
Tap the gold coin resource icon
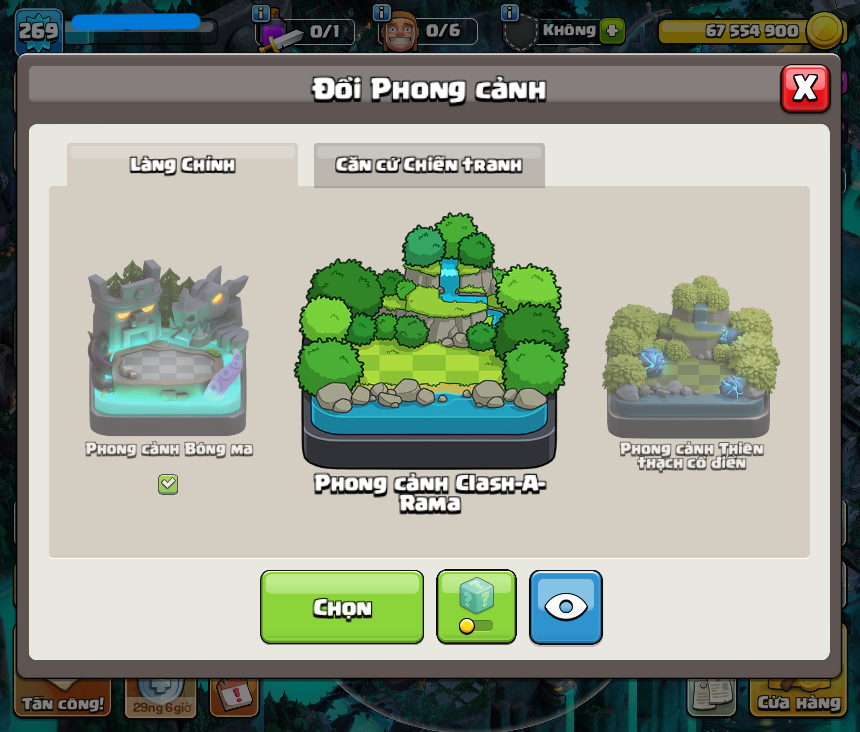click(x=824, y=31)
